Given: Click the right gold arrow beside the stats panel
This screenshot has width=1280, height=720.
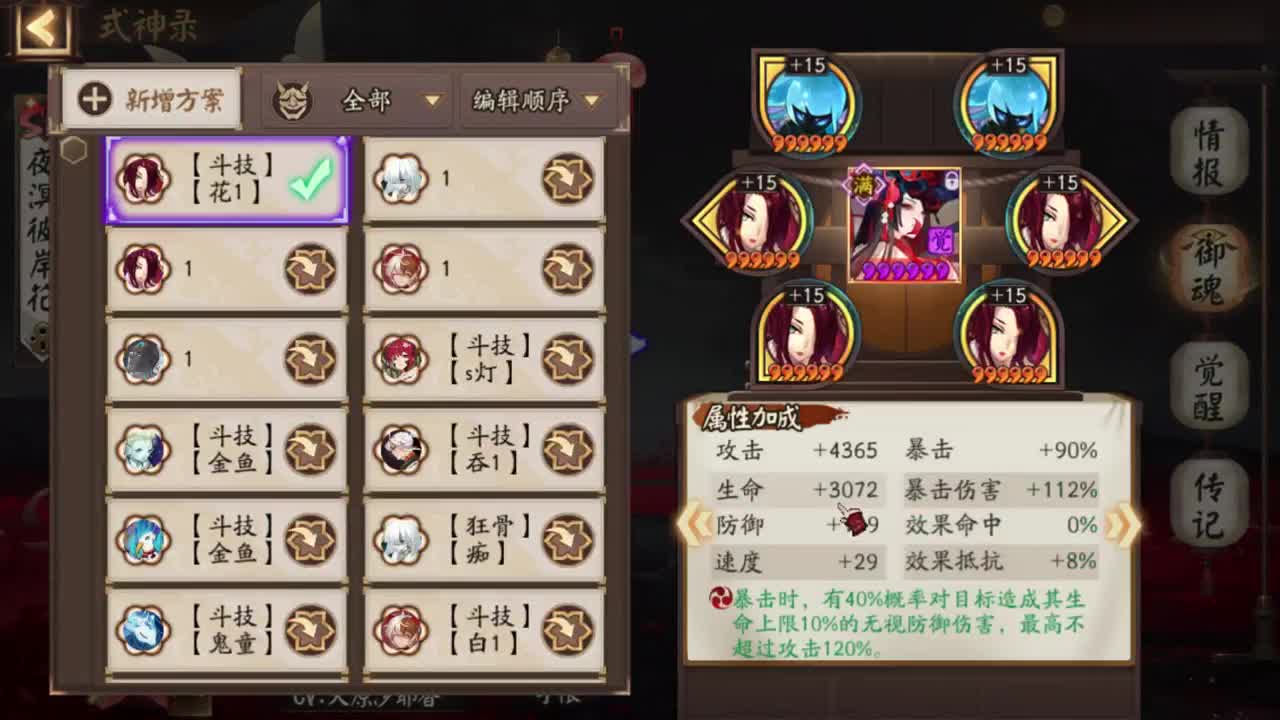Looking at the screenshot, I should click(x=1119, y=523).
